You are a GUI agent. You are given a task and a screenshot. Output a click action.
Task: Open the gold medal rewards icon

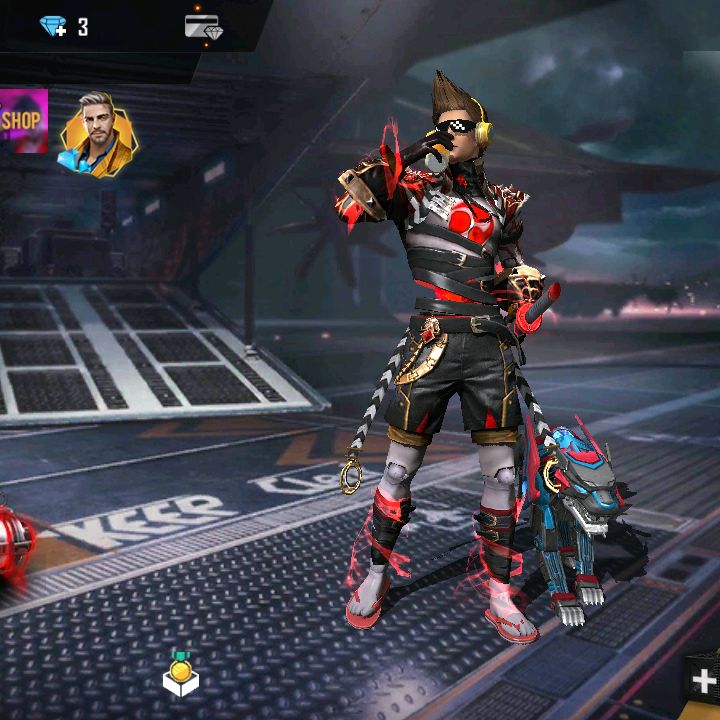coord(181,674)
